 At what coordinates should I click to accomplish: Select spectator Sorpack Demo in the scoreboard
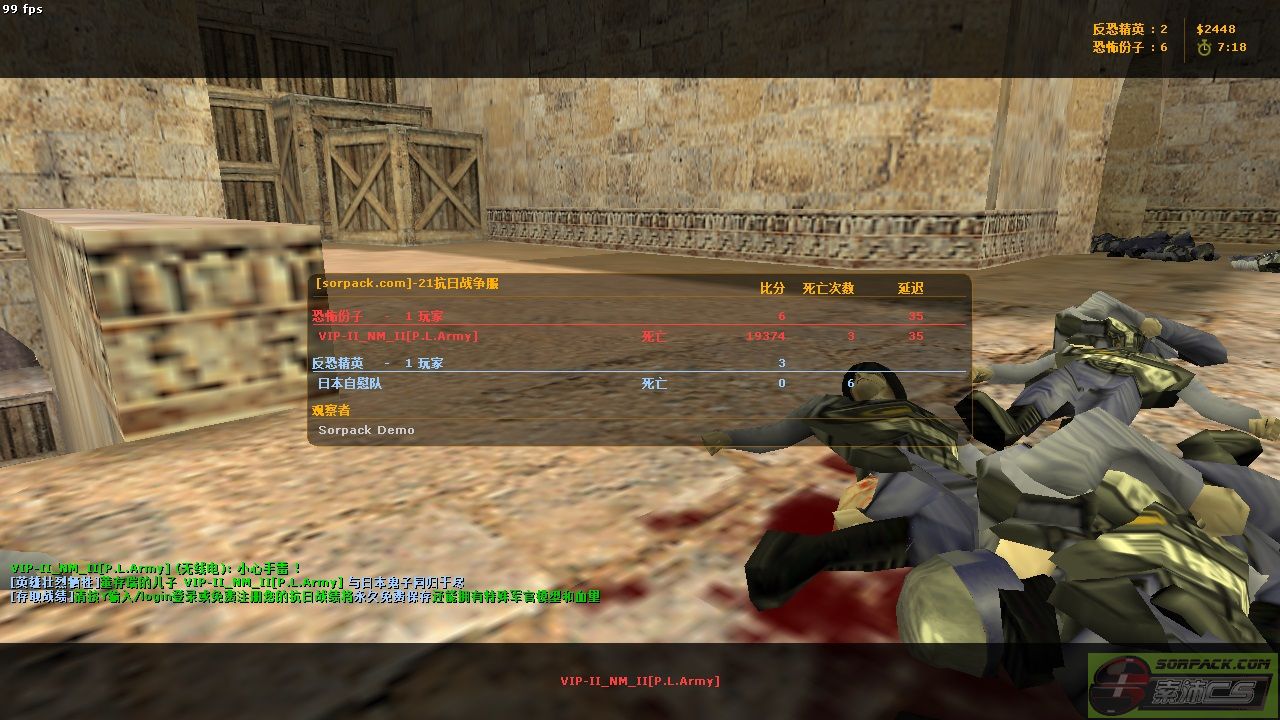coord(366,430)
